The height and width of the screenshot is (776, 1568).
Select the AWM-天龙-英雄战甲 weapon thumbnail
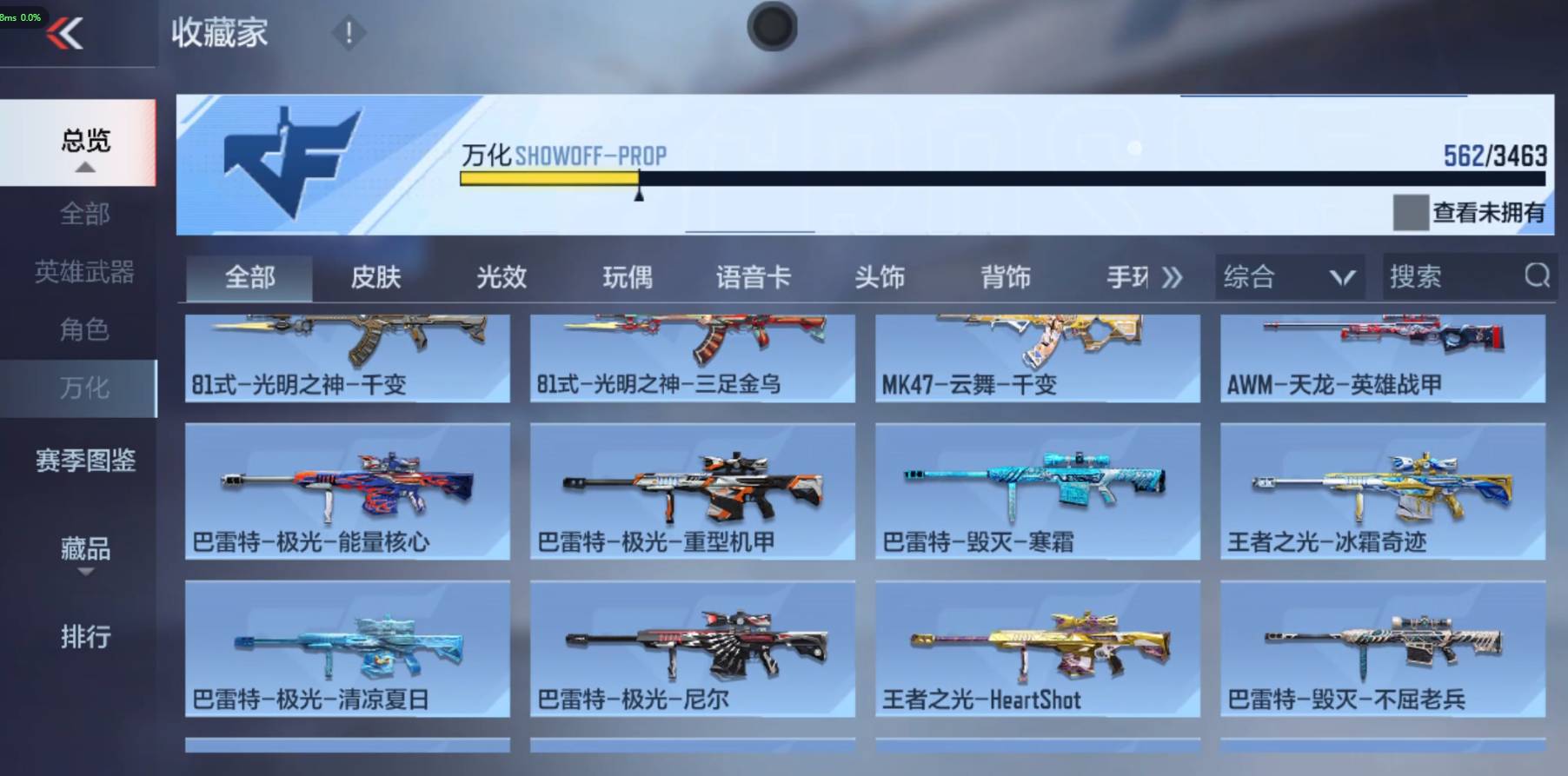(1383, 356)
